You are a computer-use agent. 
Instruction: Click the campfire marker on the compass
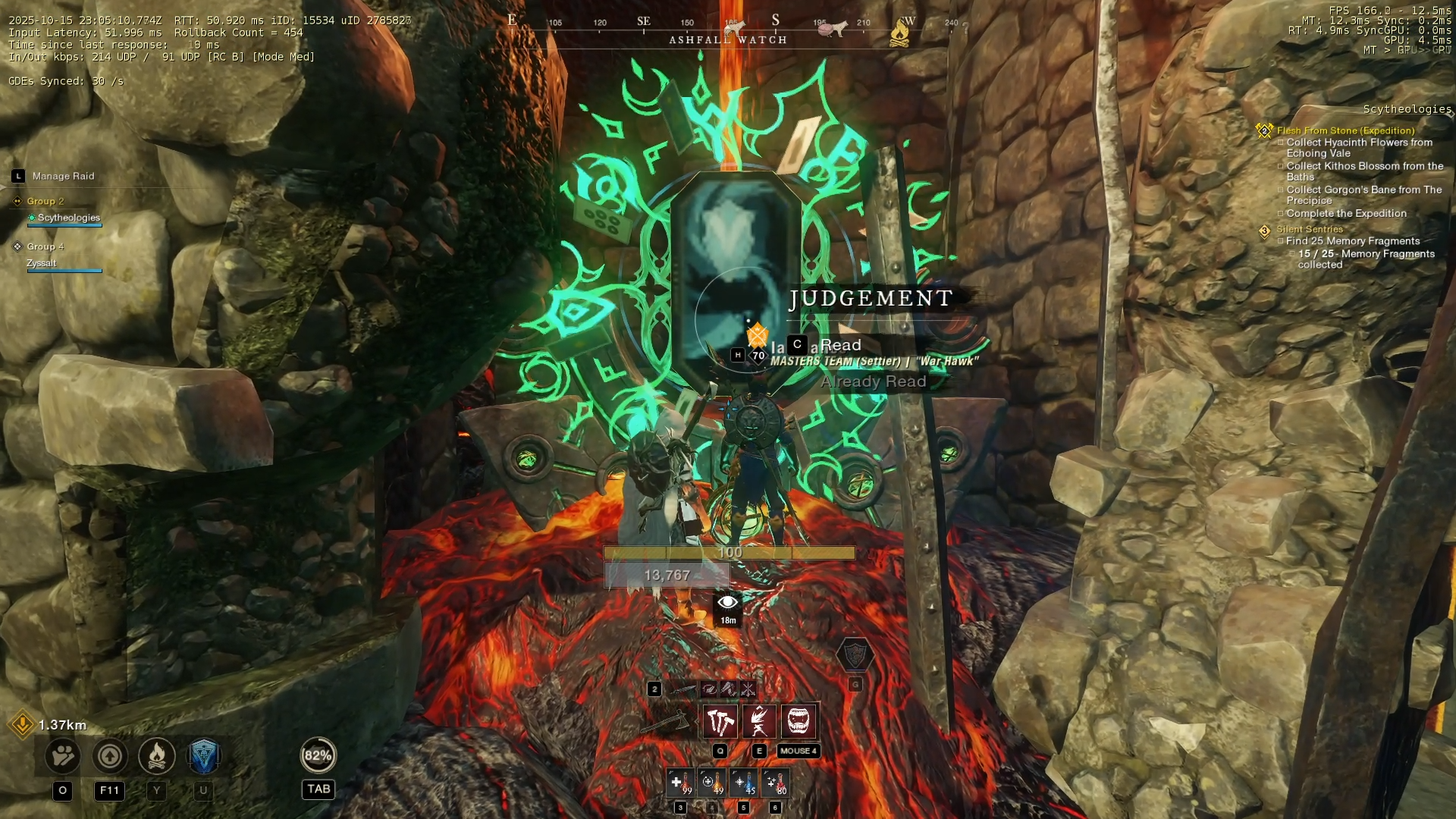pyautogui.click(x=899, y=32)
